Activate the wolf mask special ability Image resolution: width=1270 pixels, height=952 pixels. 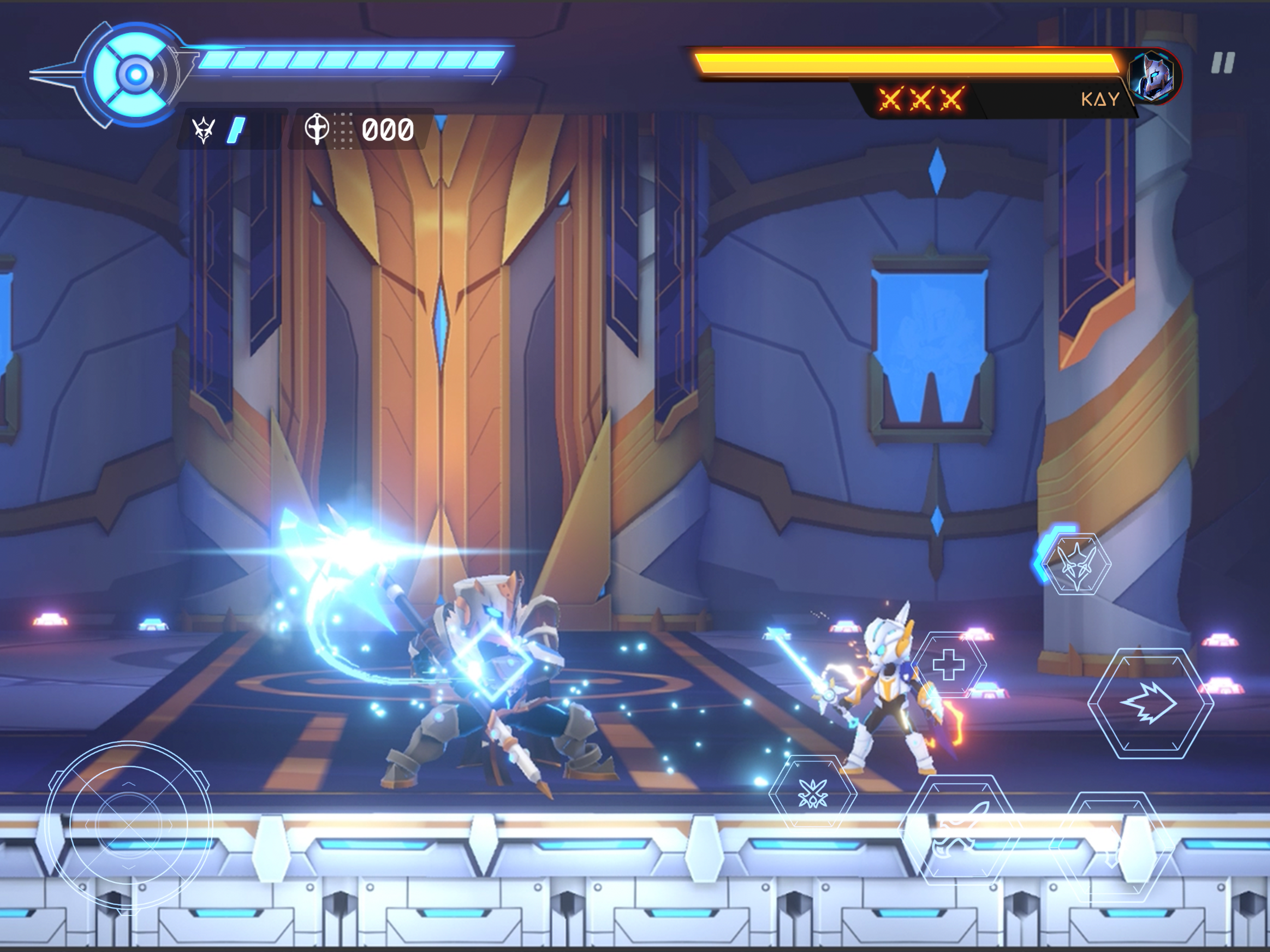1076,564
